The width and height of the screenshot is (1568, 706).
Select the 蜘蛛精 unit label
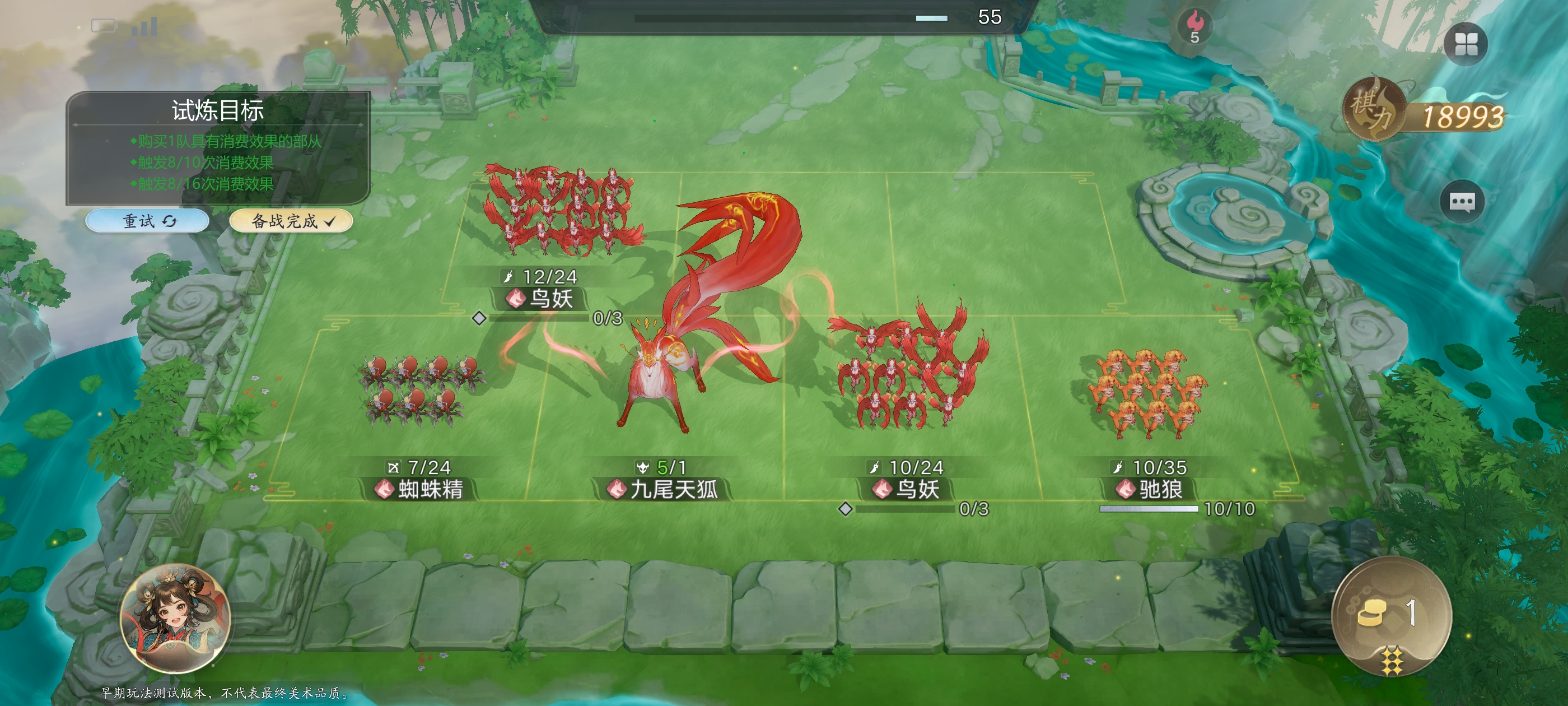[x=420, y=489]
